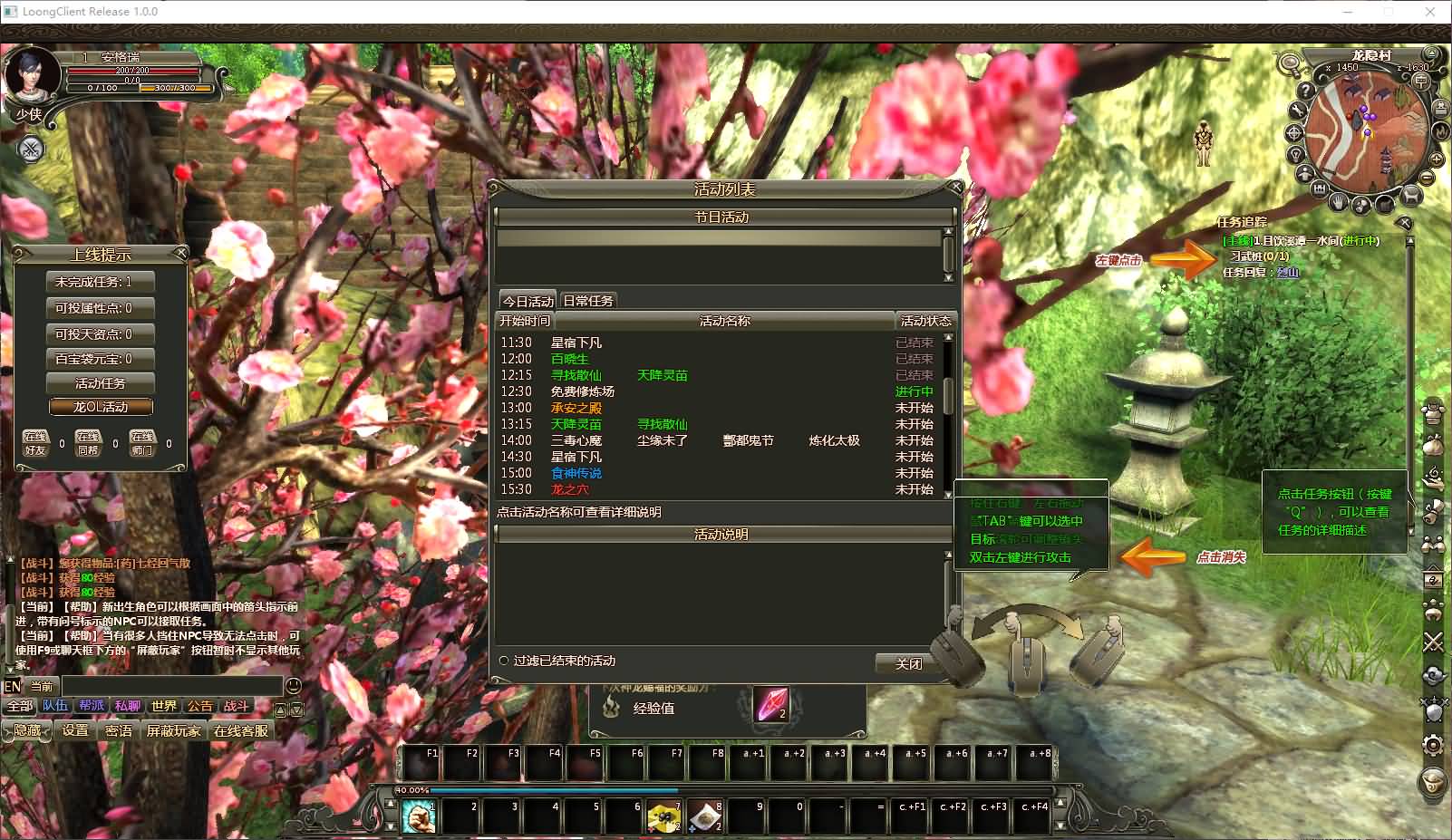Screen dimensions: 1452x840
Task: Open details for the 承安之殿 activity
Action: [576, 408]
